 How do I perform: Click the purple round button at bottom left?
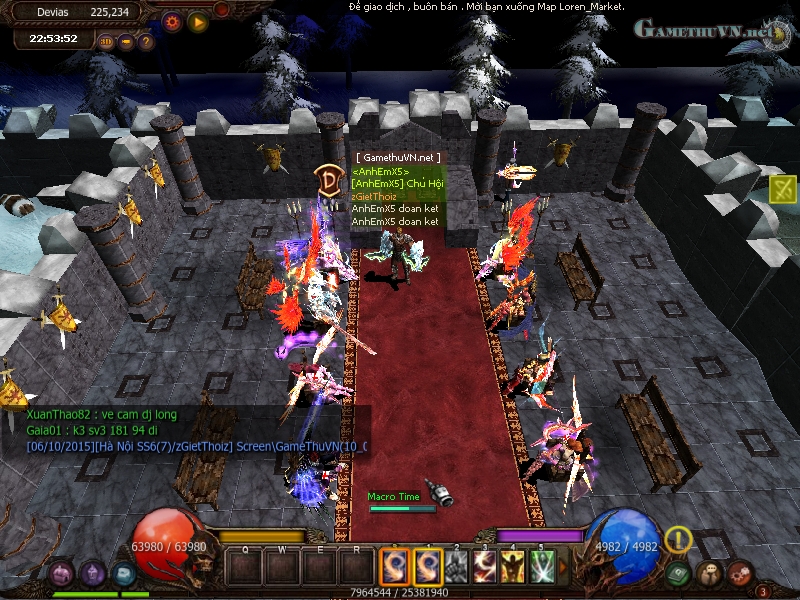tap(62, 574)
